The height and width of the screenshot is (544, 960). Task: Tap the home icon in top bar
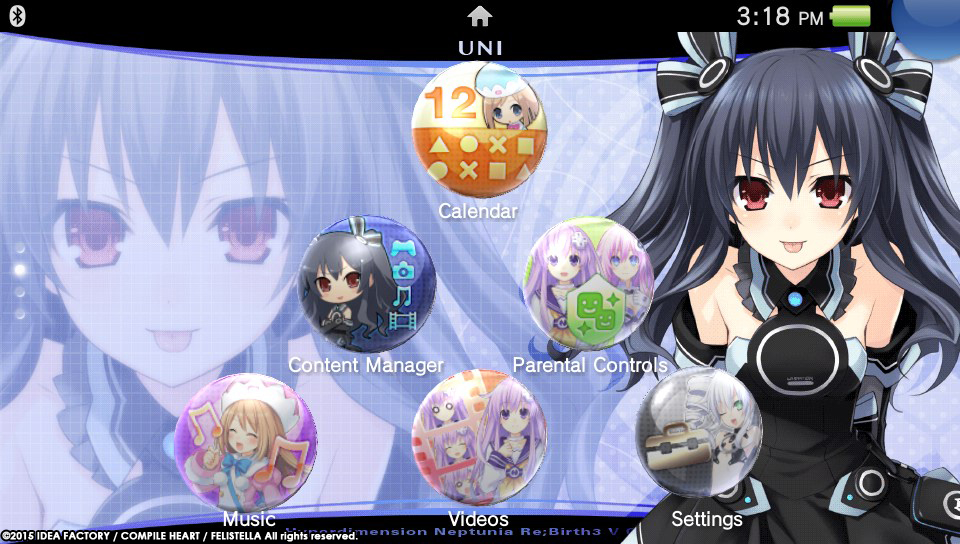pyautogui.click(x=480, y=16)
